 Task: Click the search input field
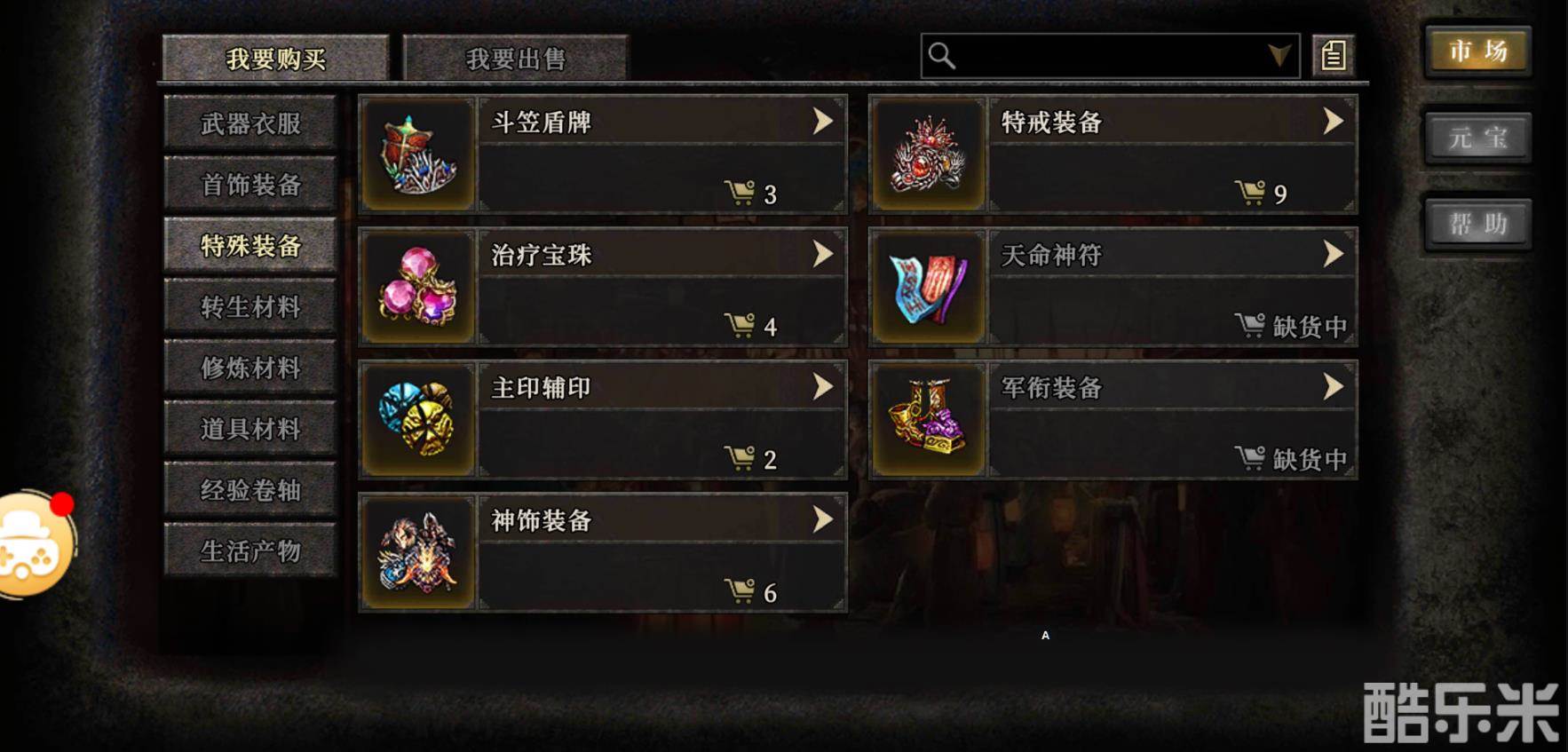point(1101,55)
